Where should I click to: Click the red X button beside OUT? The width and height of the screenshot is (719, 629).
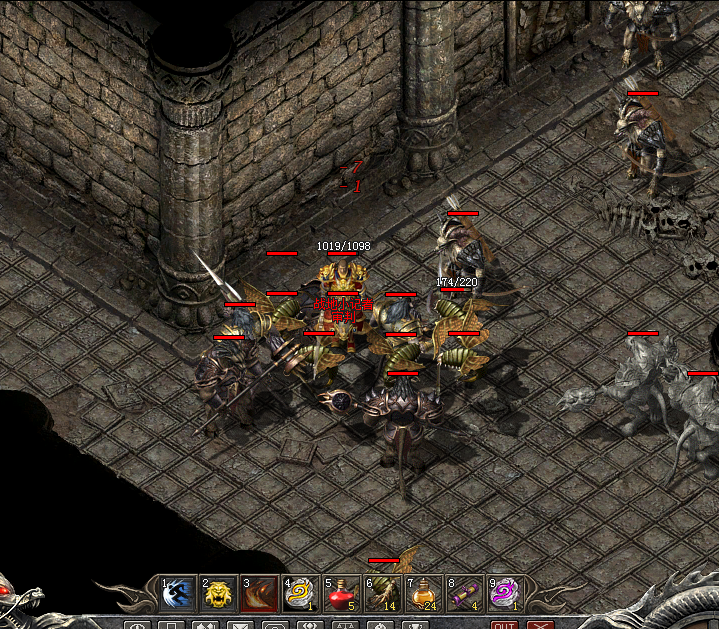(x=541, y=626)
